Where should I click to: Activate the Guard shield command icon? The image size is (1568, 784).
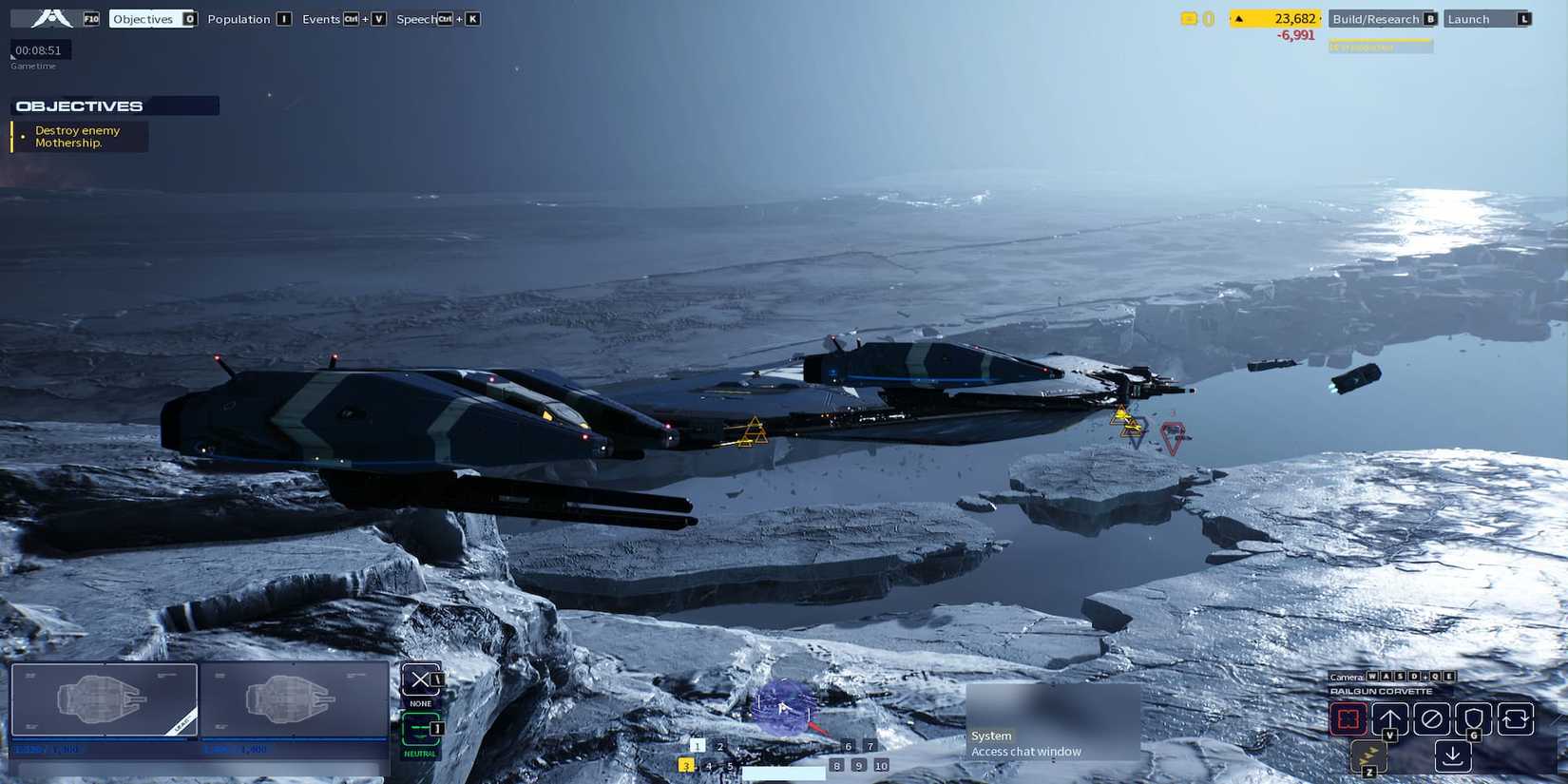[x=1473, y=718]
